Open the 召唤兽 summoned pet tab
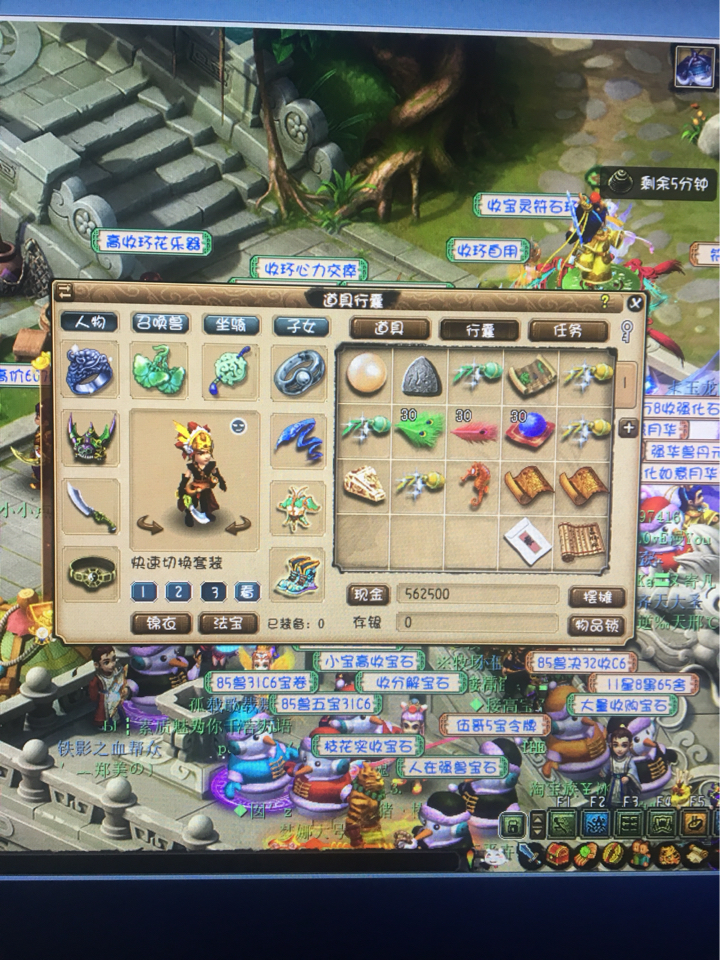The height and width of the screenshot is (960, 720). 160,323
